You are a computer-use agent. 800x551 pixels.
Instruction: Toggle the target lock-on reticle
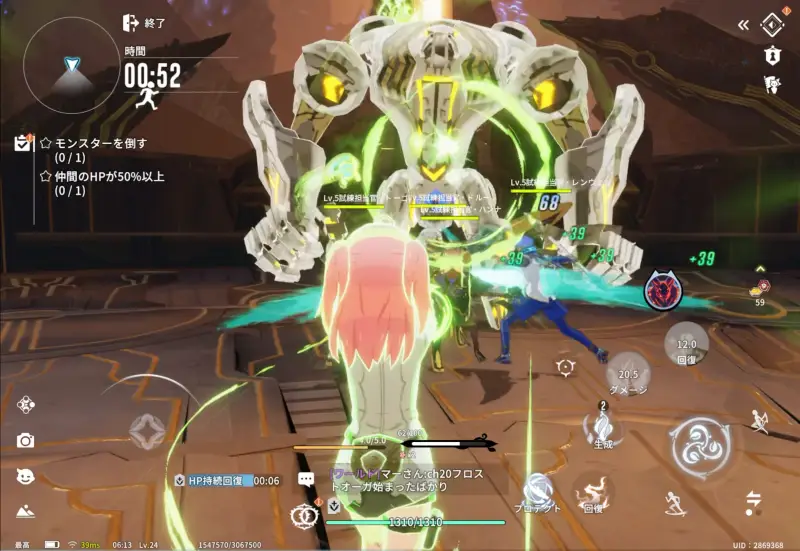[565, 367]
